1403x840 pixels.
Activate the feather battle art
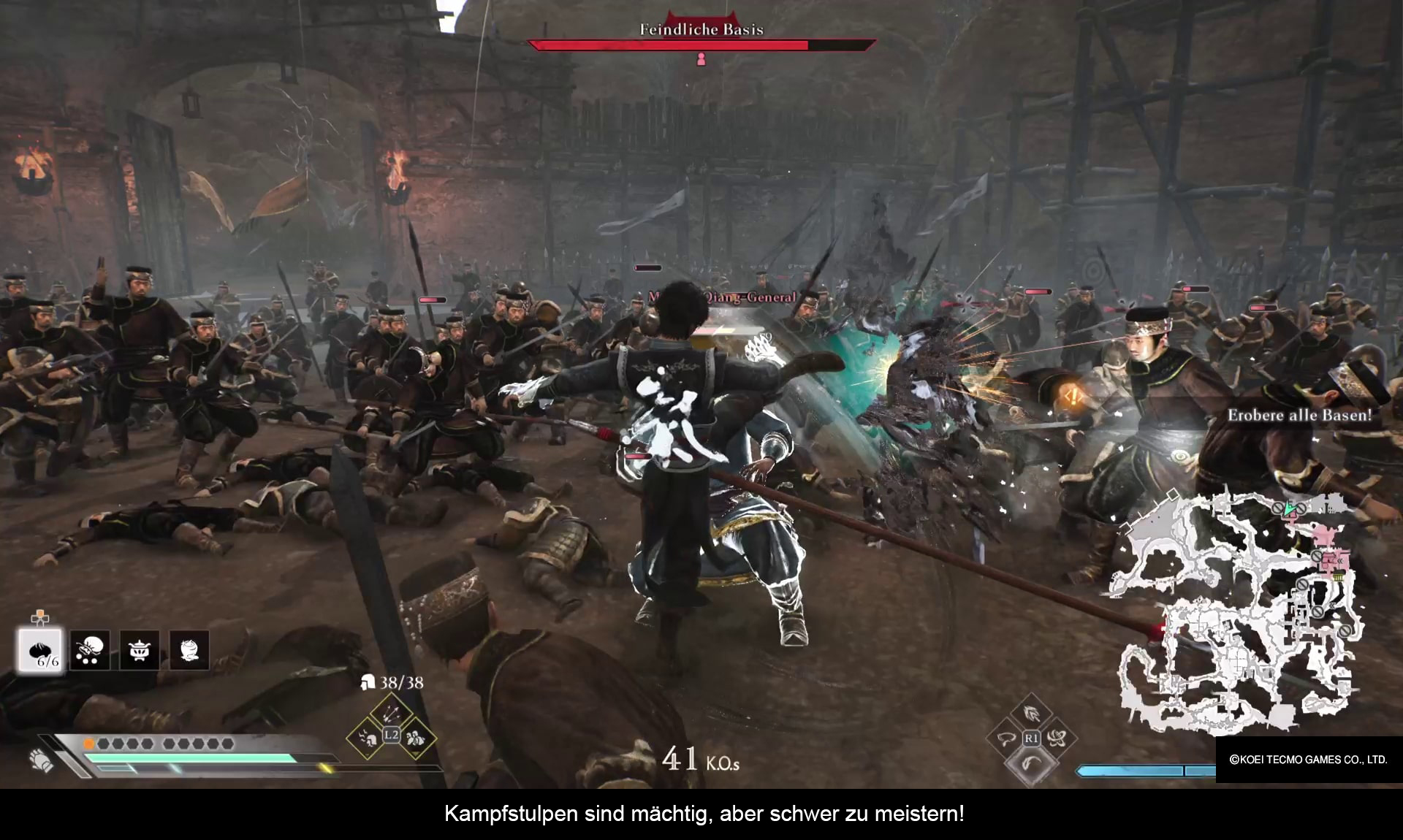click(1031, 712)
